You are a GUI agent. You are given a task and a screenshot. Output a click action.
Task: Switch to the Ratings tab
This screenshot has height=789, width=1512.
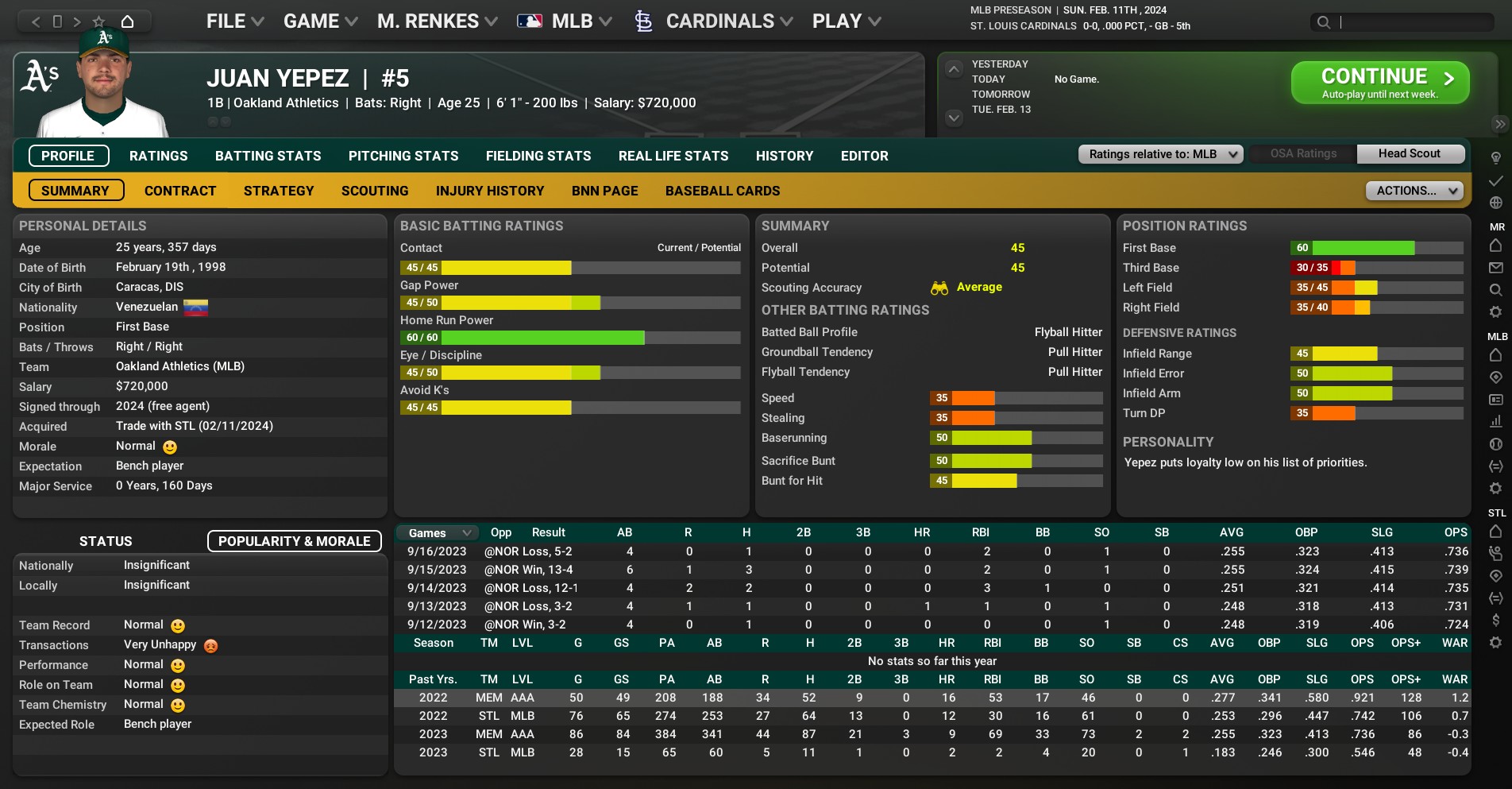tap(159, 156)
